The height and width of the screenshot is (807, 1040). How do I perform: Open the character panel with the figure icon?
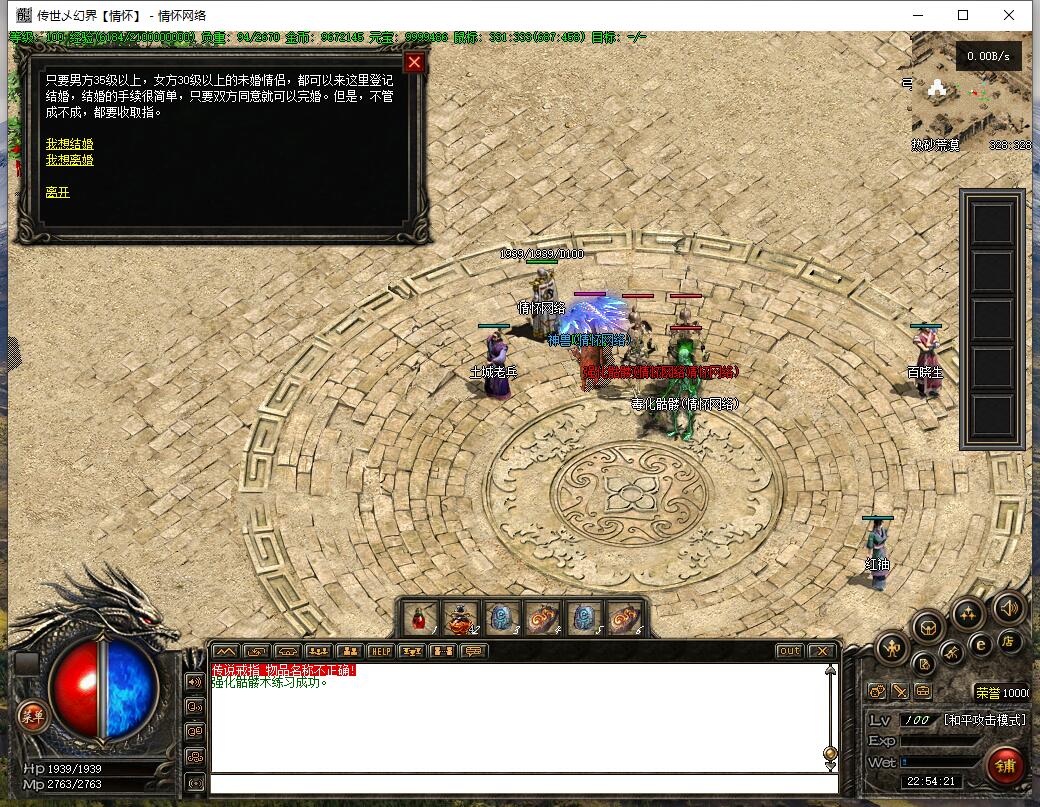click(x=892, y=648)
